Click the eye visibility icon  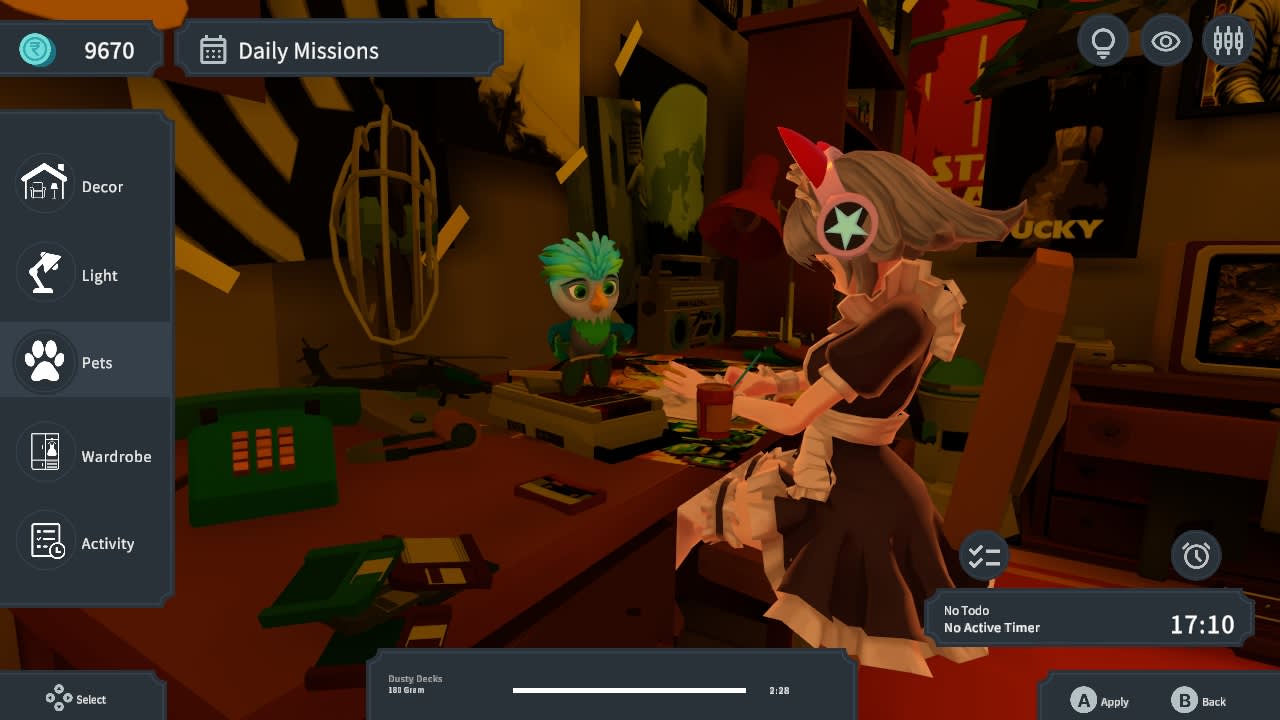[x=1166, y=42]
